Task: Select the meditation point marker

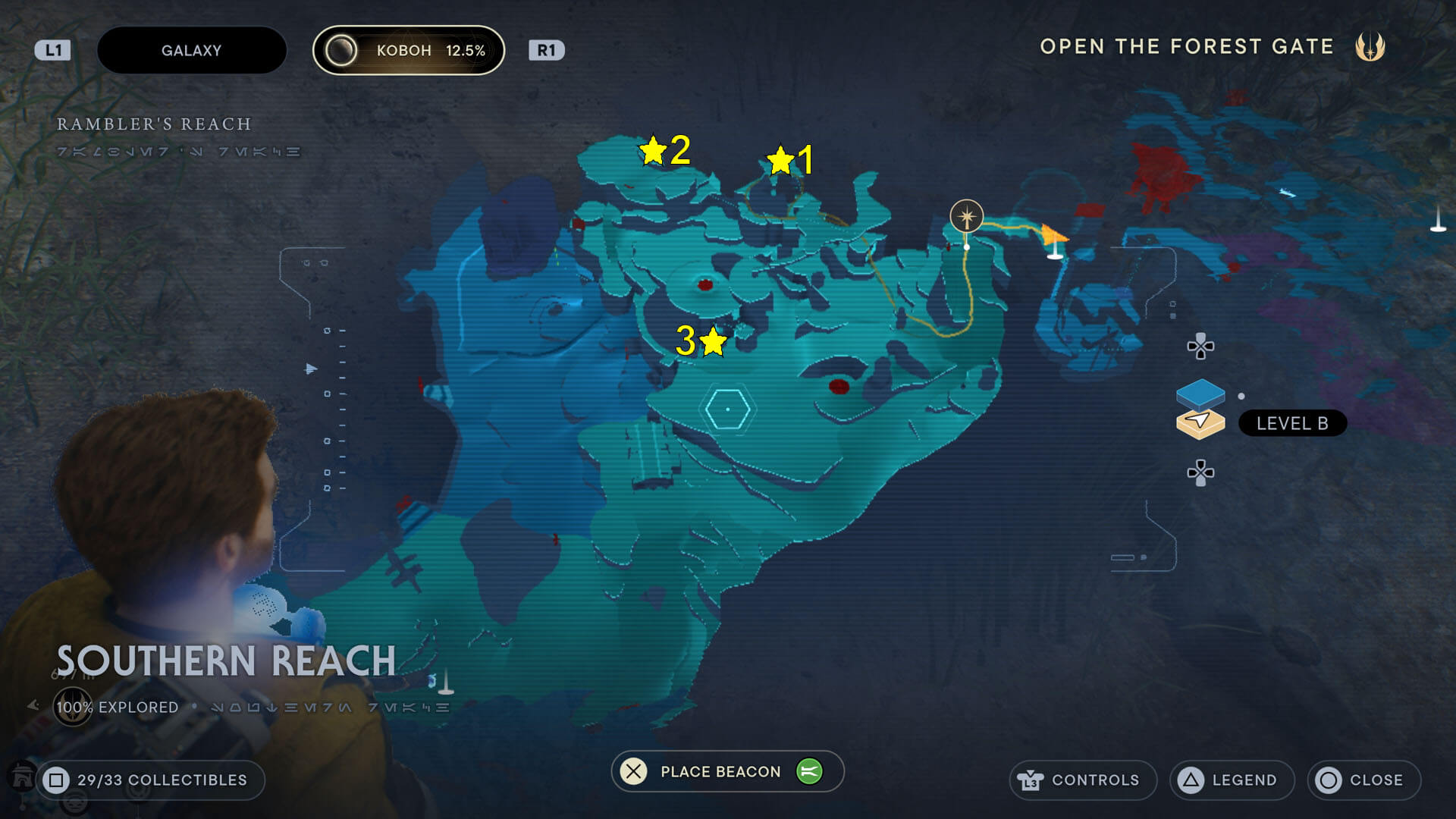Action: (x=968, y=216)
